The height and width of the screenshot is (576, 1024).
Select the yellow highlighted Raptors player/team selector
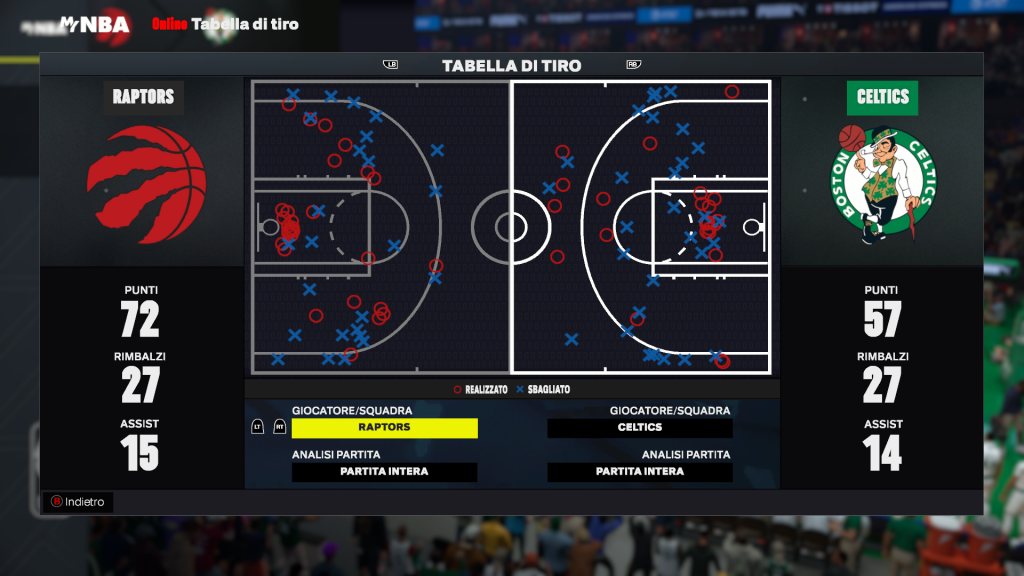[x=384, y=427]
